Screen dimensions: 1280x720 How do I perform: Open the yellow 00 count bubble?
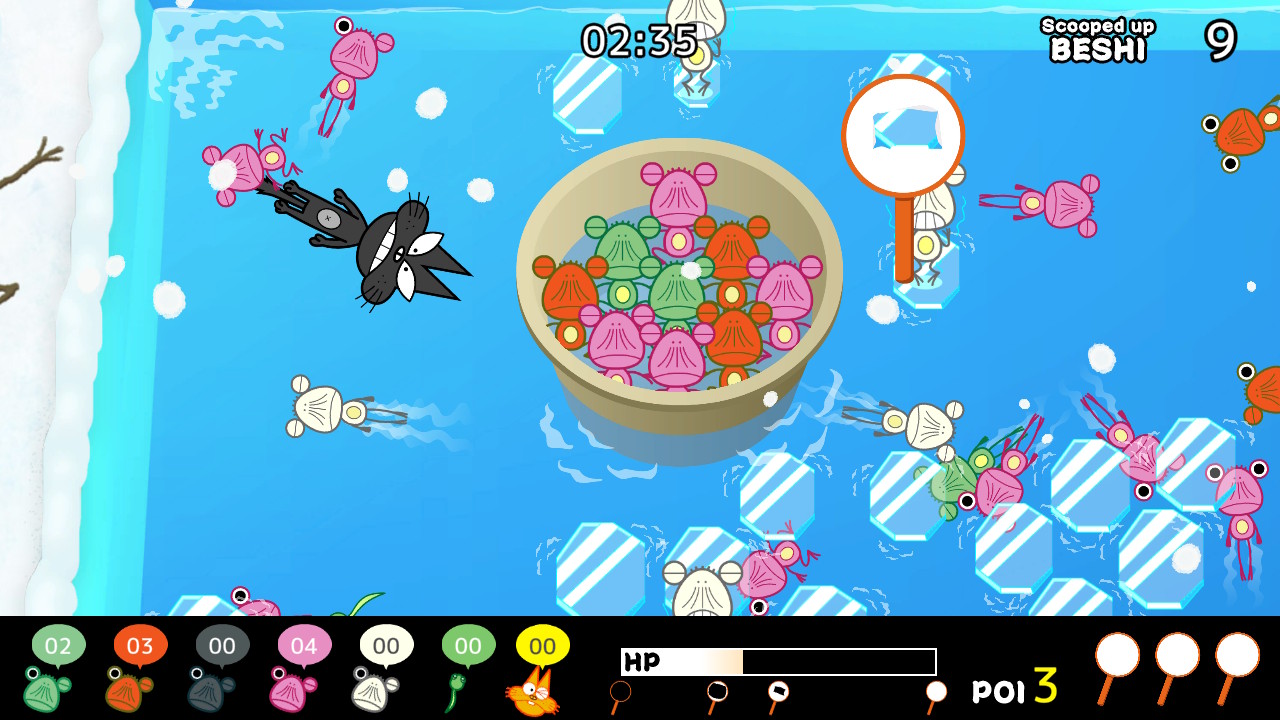pos(542,646)
